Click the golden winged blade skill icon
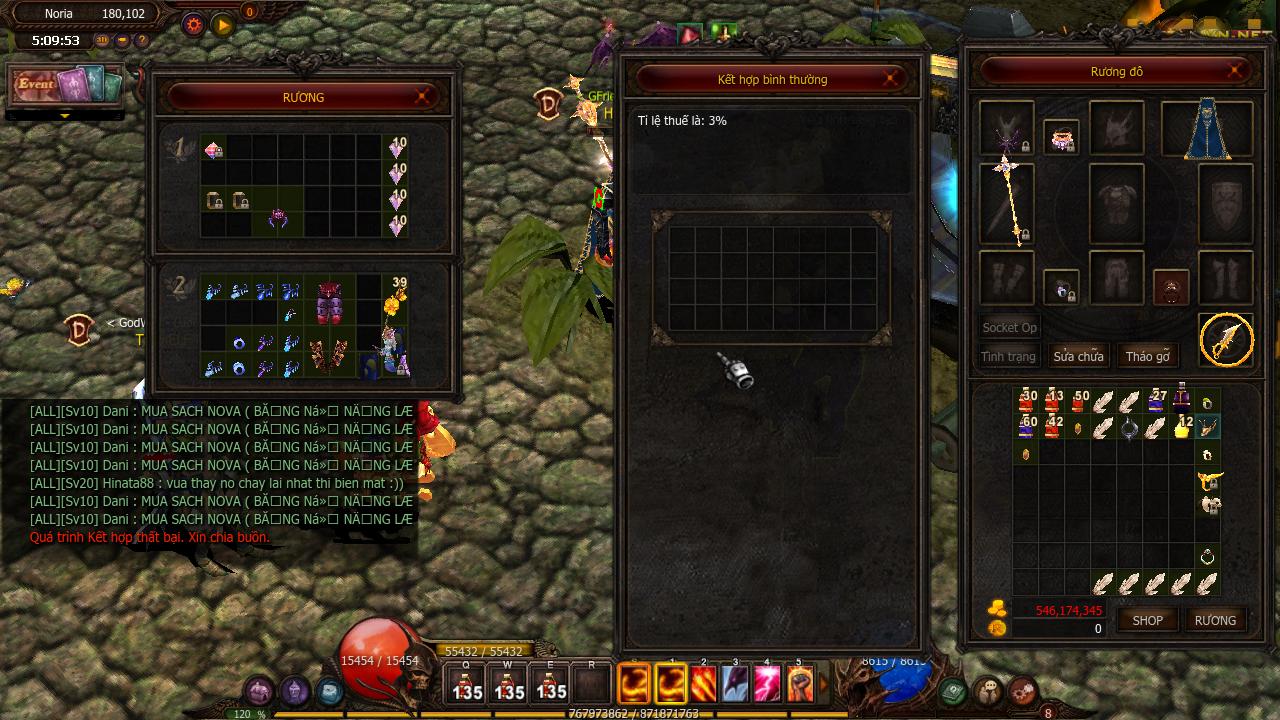The height and width of the screenshot is (720, 1280). [1226, 340]
